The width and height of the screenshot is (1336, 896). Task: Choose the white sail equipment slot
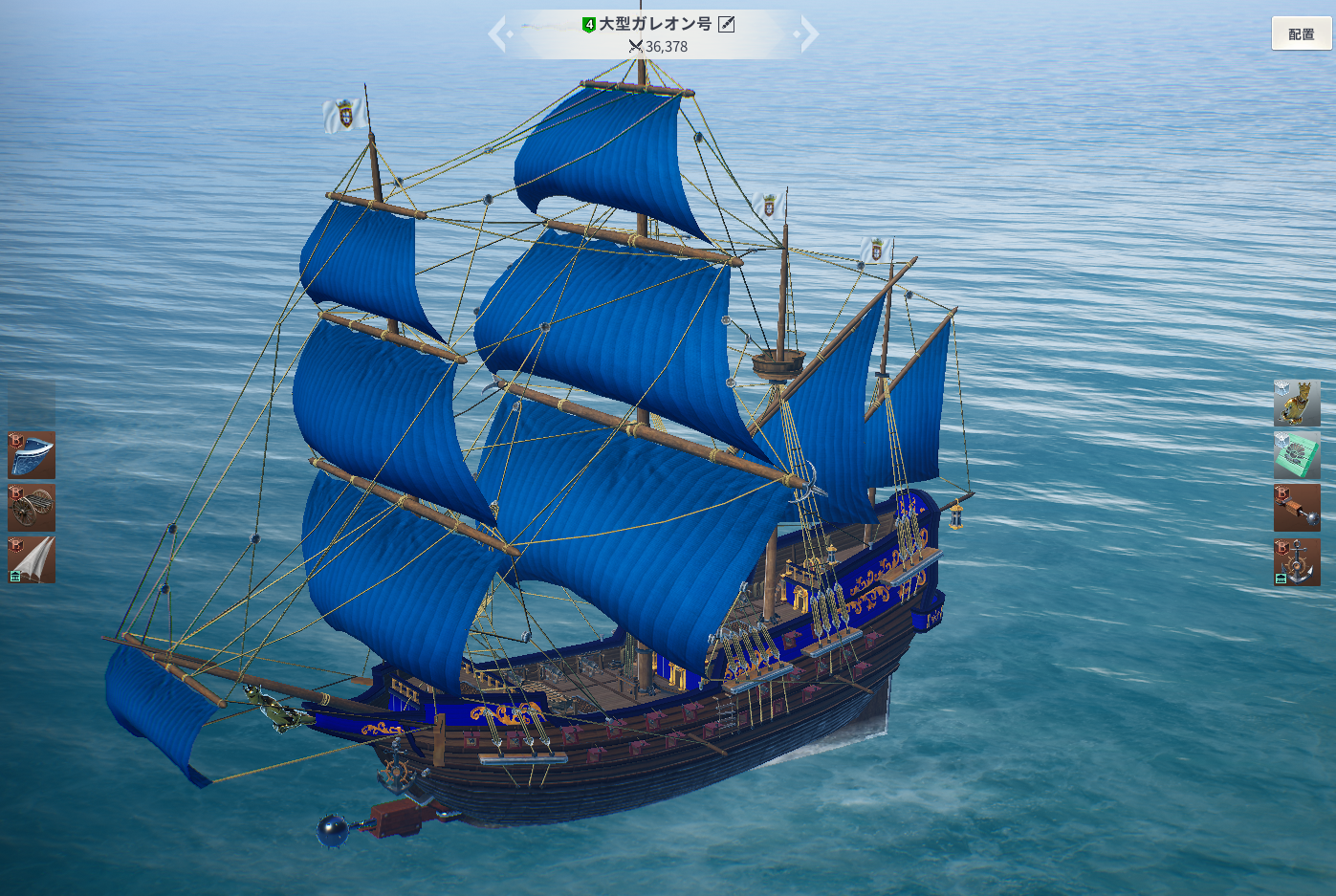point(32,559)
